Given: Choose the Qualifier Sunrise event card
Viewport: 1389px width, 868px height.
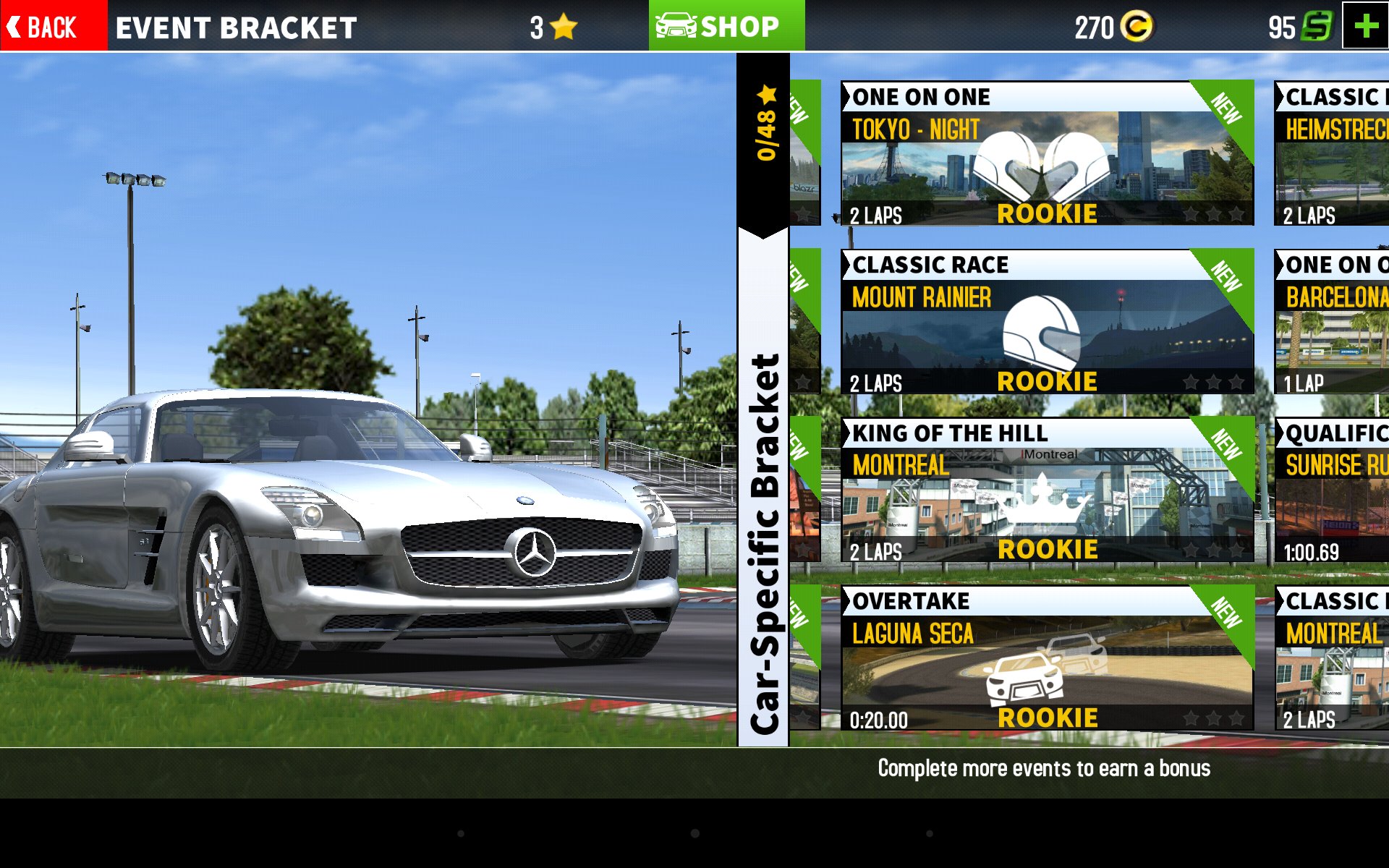Looking at the screenshot, I should click(1331, 490).
